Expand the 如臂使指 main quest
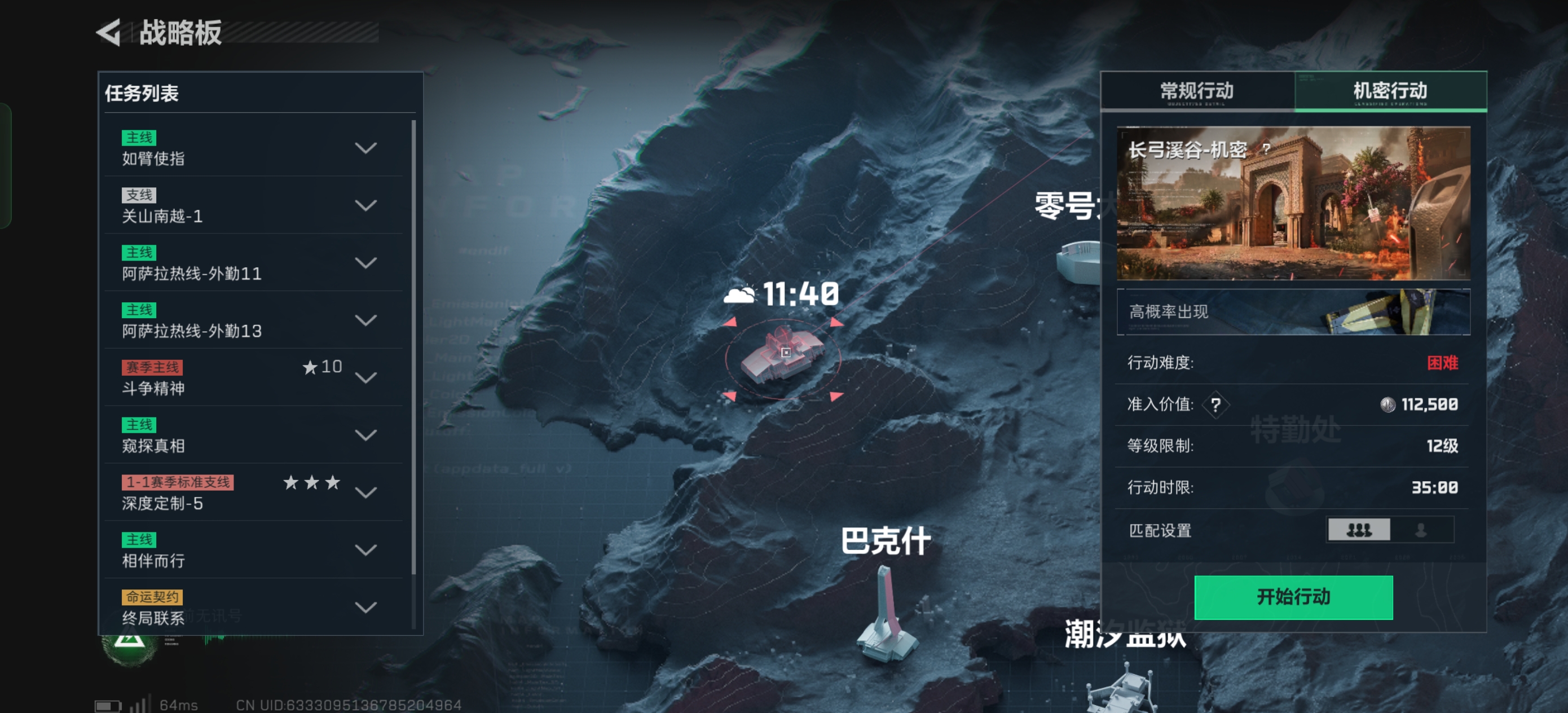Image resolution: width=1568 pixels, height=713 pixels. [x=365, y=148]
